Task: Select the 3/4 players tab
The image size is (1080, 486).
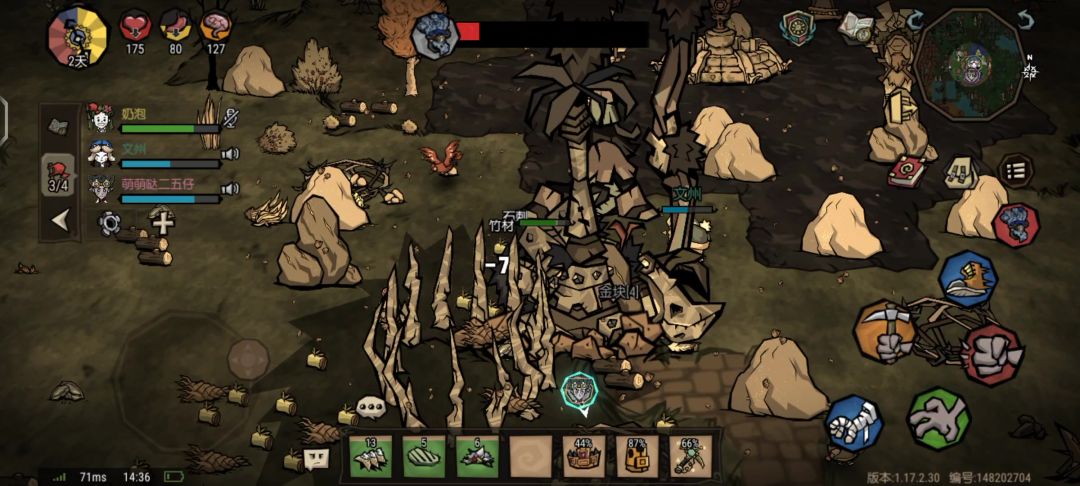Action: tap(58, 176)
